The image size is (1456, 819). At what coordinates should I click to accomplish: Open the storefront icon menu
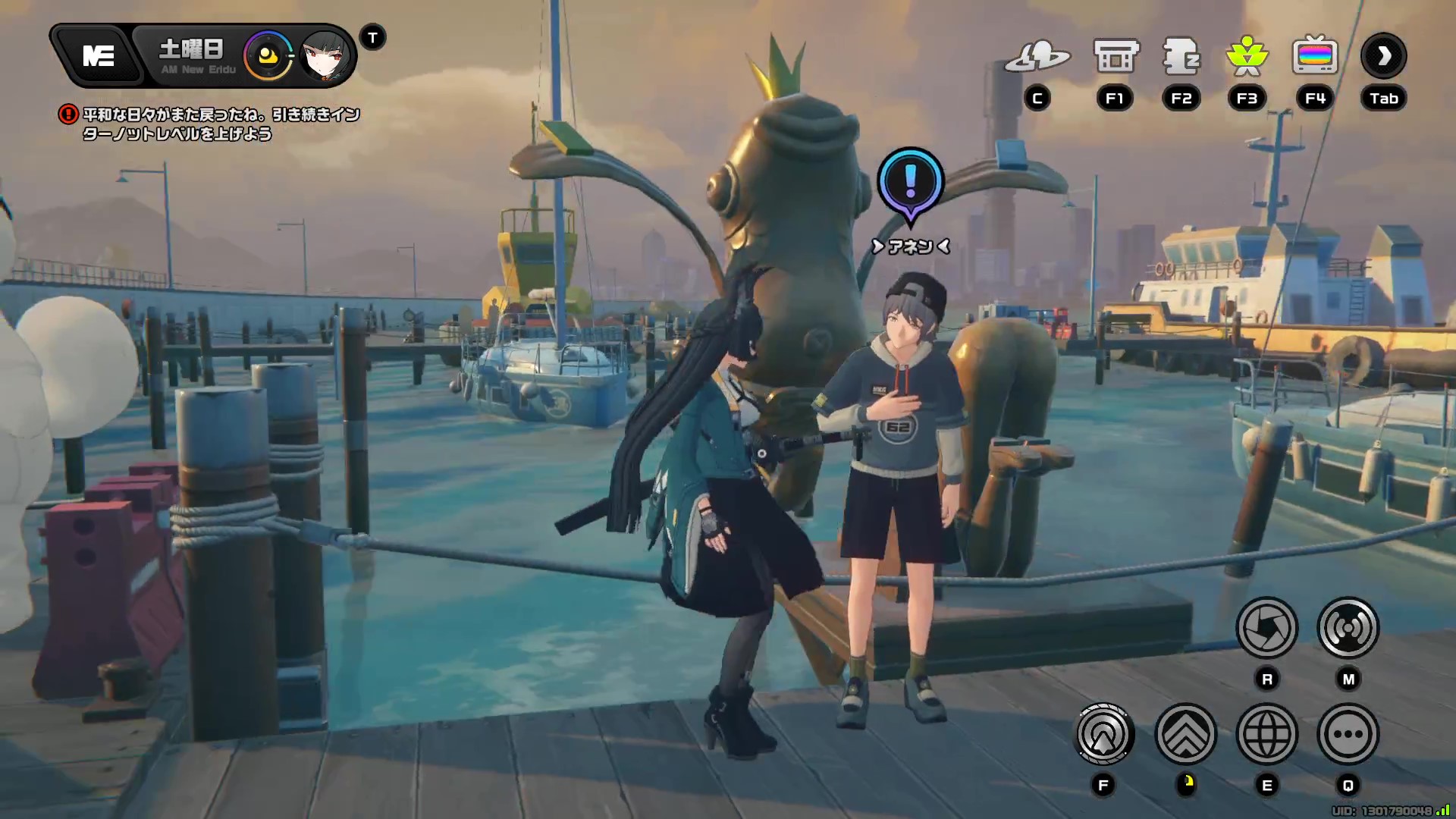point(1116,56)
